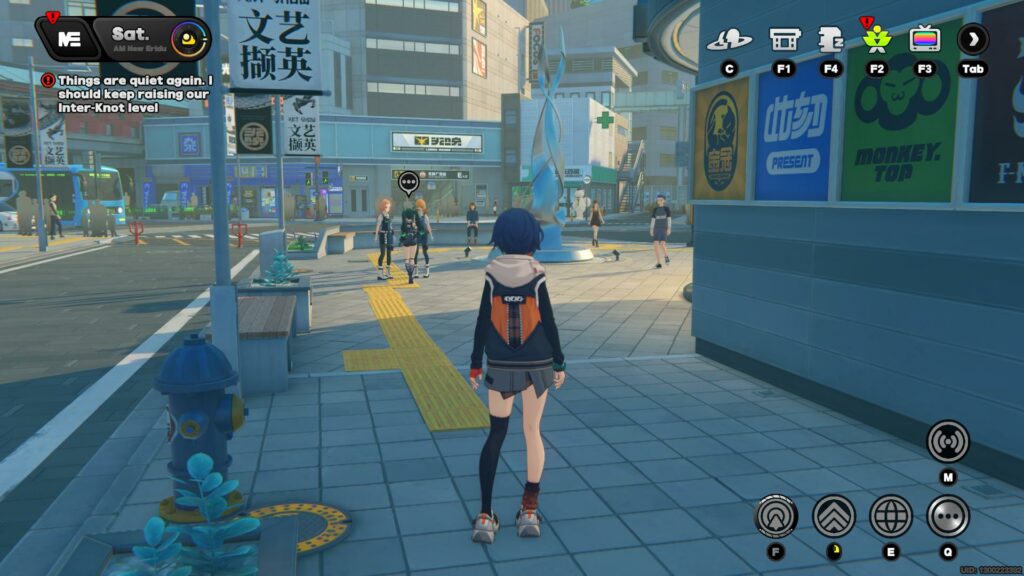Screen dimensions: 1024x576
Task: Open the rainbow TV icon
Action: [x=925, y=40]
